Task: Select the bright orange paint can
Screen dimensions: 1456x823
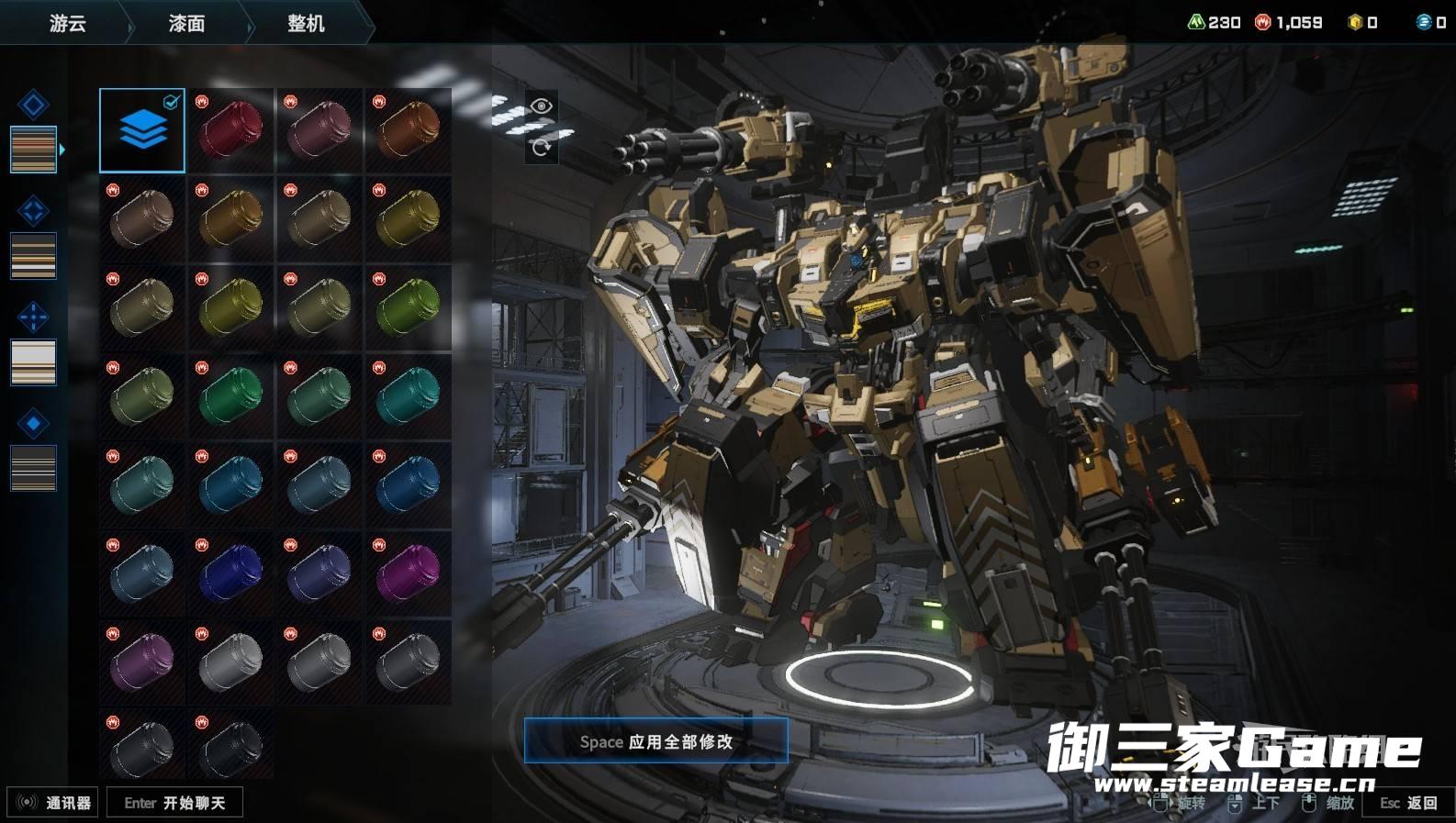Action: coord(409,130)
